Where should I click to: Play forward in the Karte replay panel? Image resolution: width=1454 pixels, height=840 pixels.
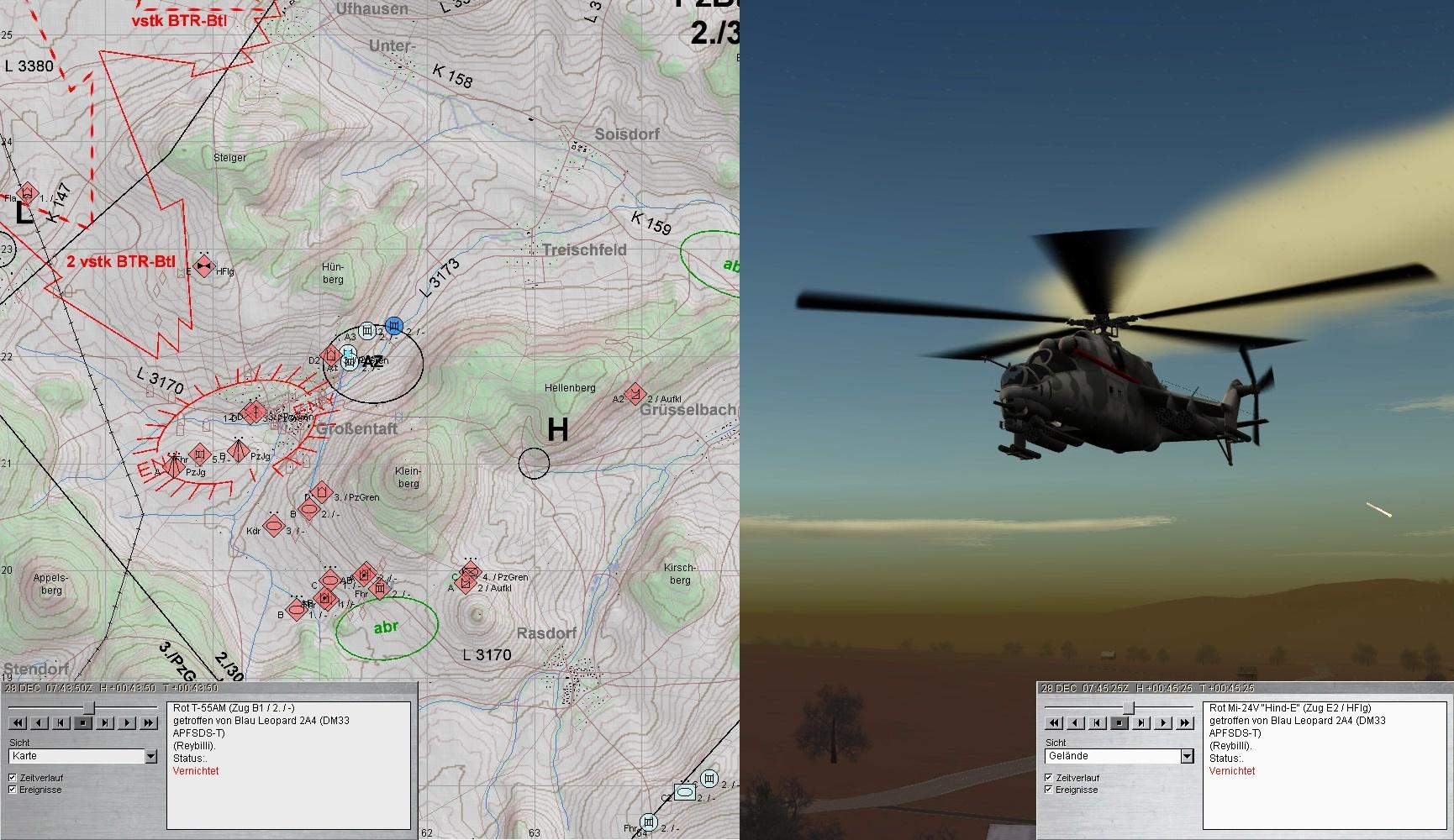coord(127,722)
